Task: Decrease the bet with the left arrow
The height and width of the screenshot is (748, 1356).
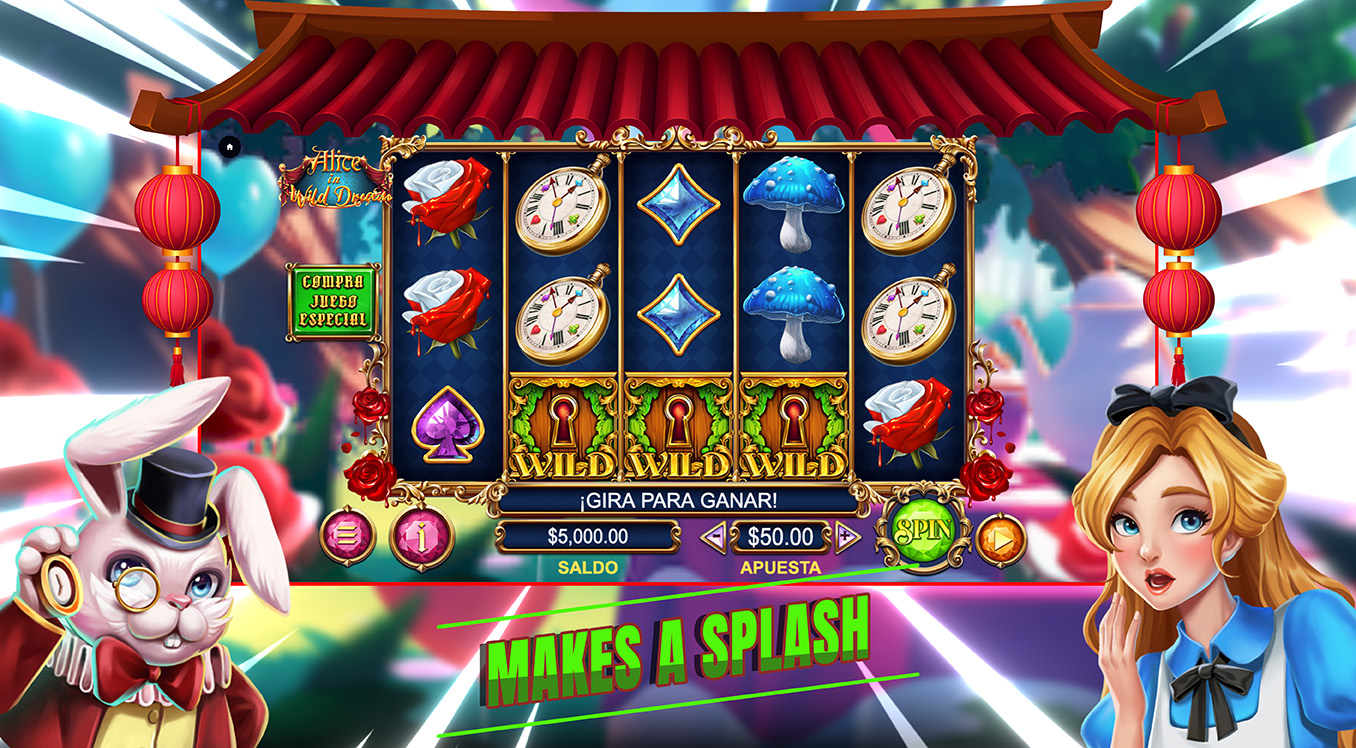Action: pyautogui.click(x=713, y=537)
